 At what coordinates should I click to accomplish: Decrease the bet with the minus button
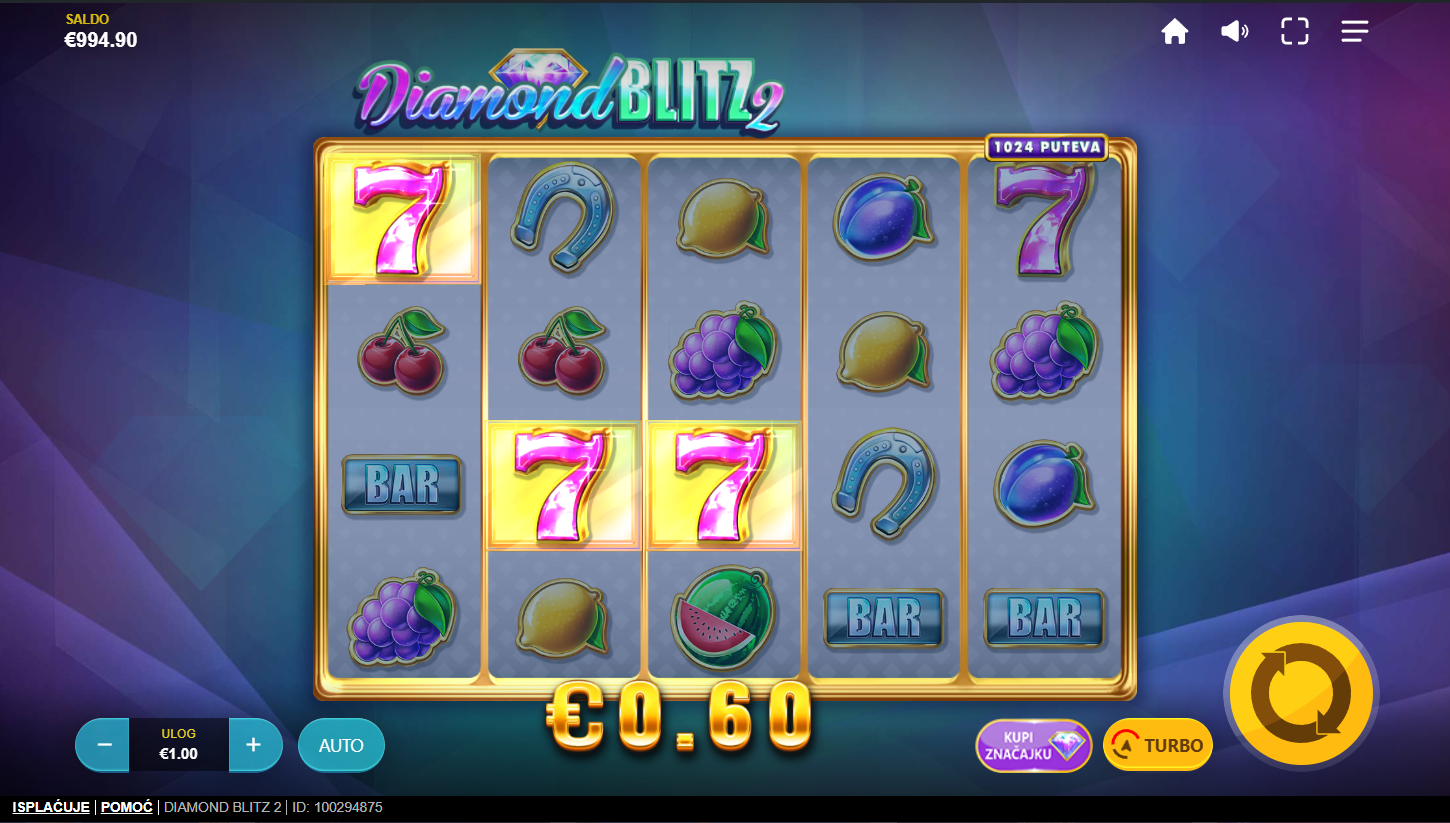(103, 745)
